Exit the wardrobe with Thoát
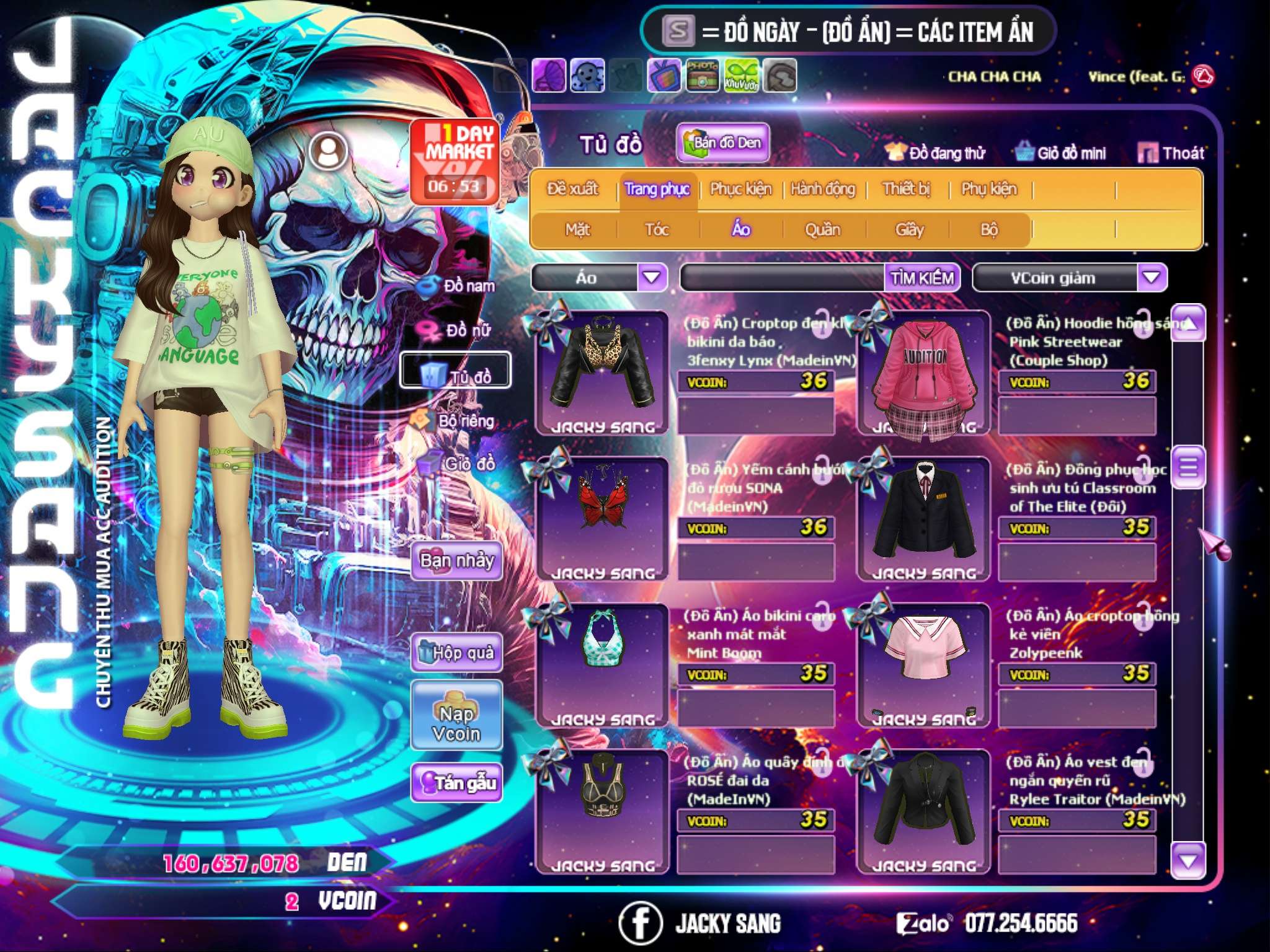This screenshot has width=1270, height=952. click(1171, 153)
